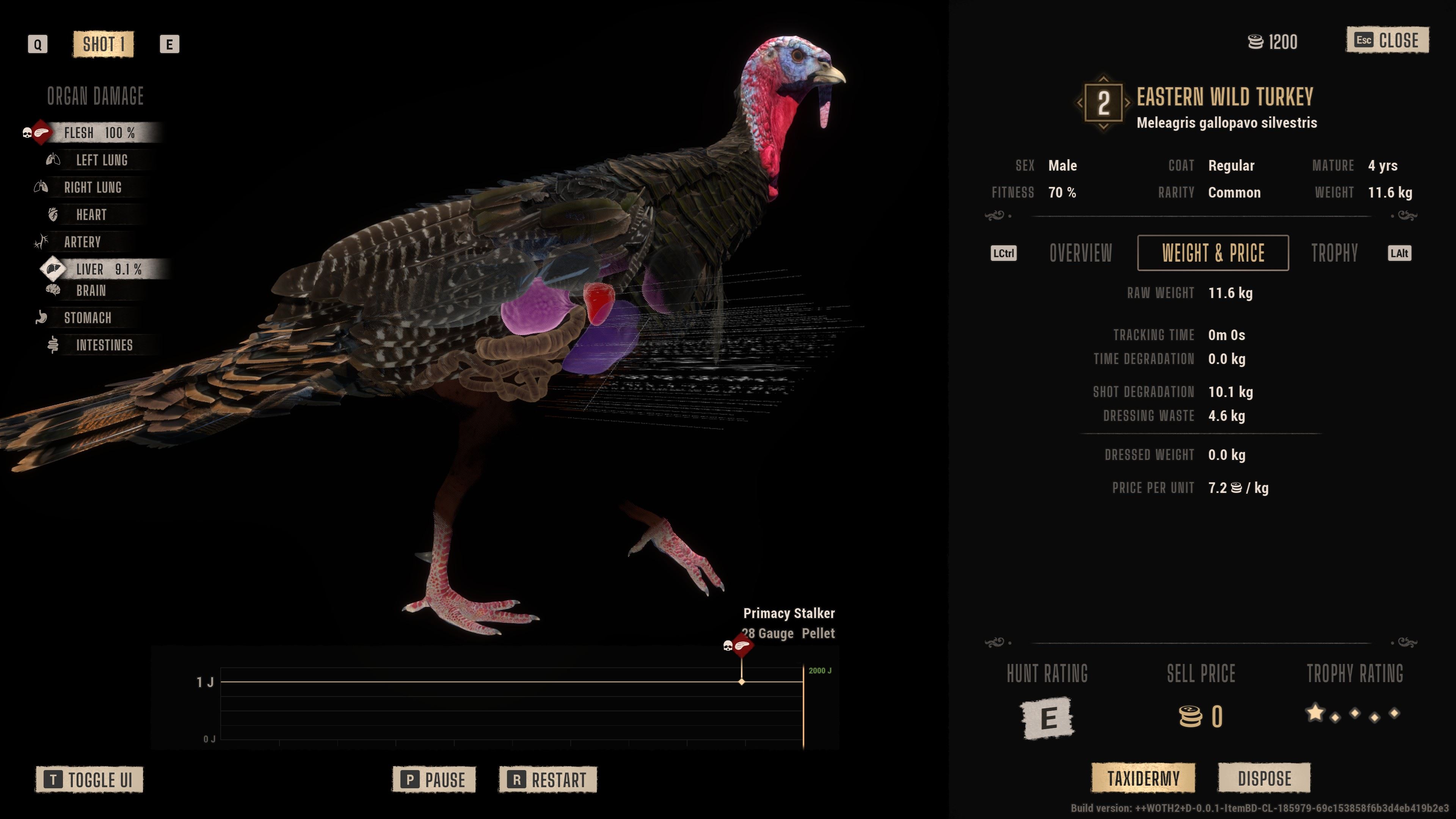Show the Trophy tab
Screen dimensions: 1456x819
click(x=1334, y=253)
